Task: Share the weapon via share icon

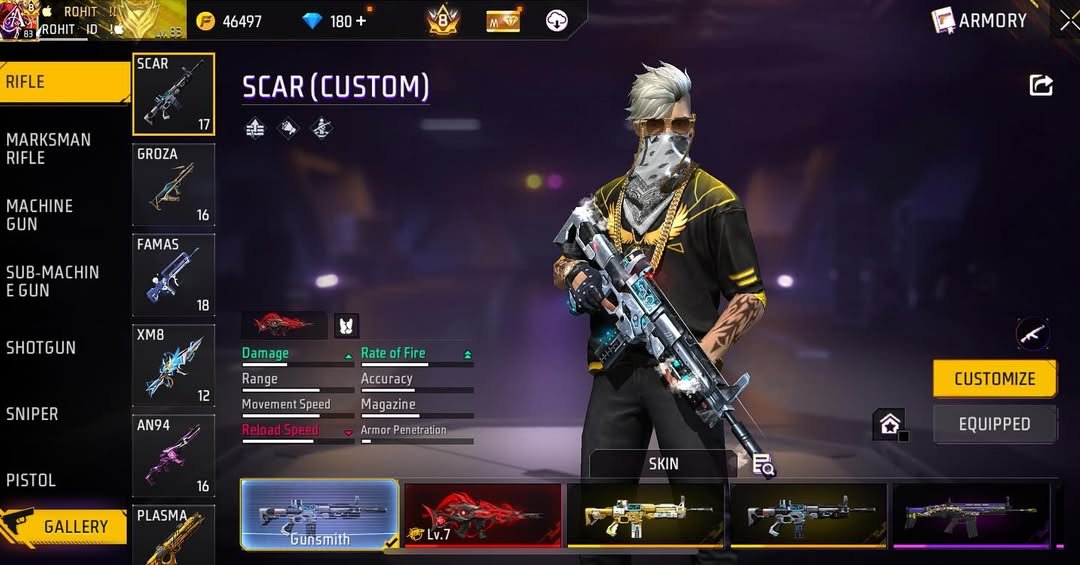Action: coord(1041,86)
